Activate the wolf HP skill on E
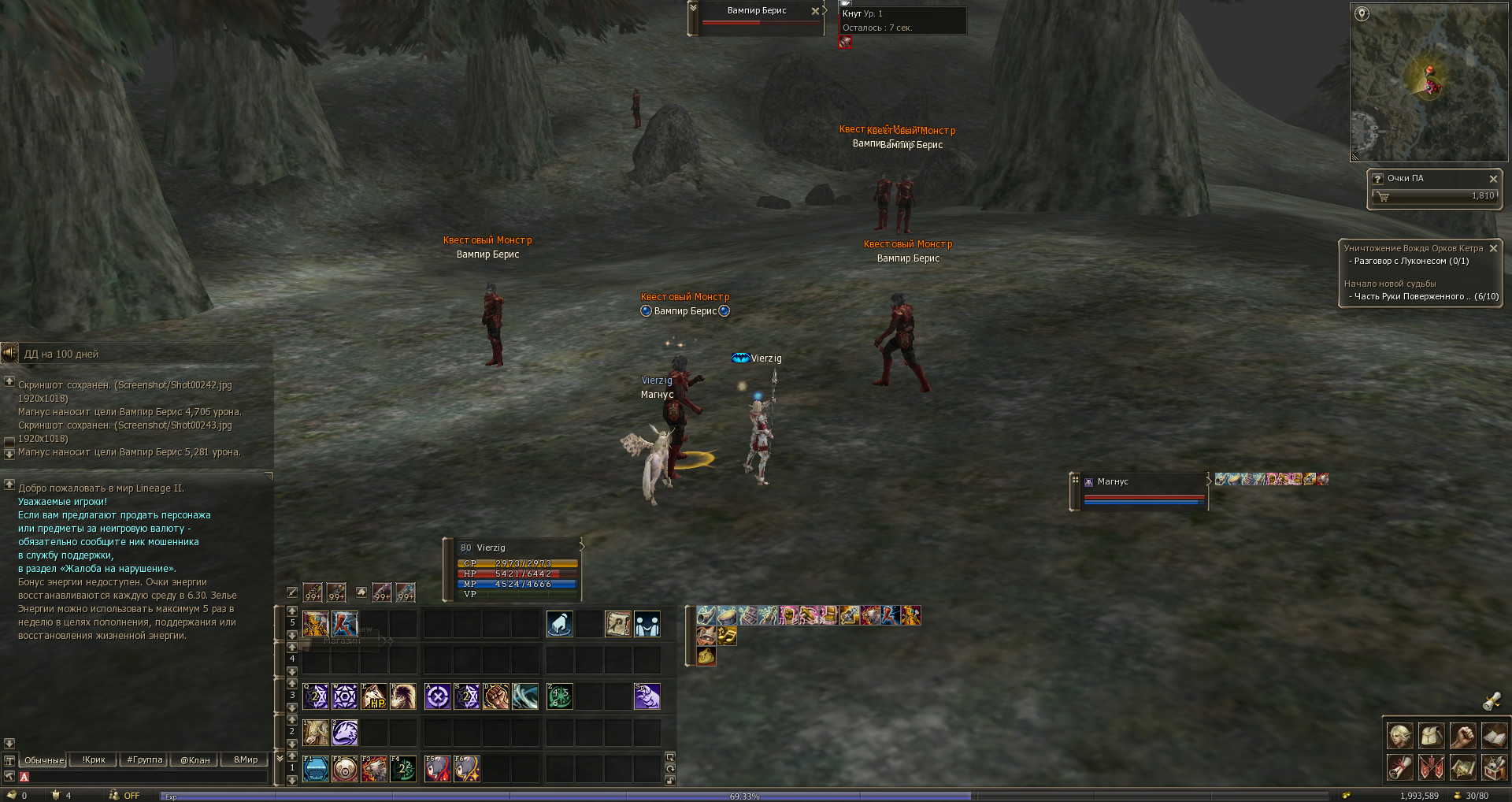Viewport: 1512px width, 802px height. click(374, 696)
